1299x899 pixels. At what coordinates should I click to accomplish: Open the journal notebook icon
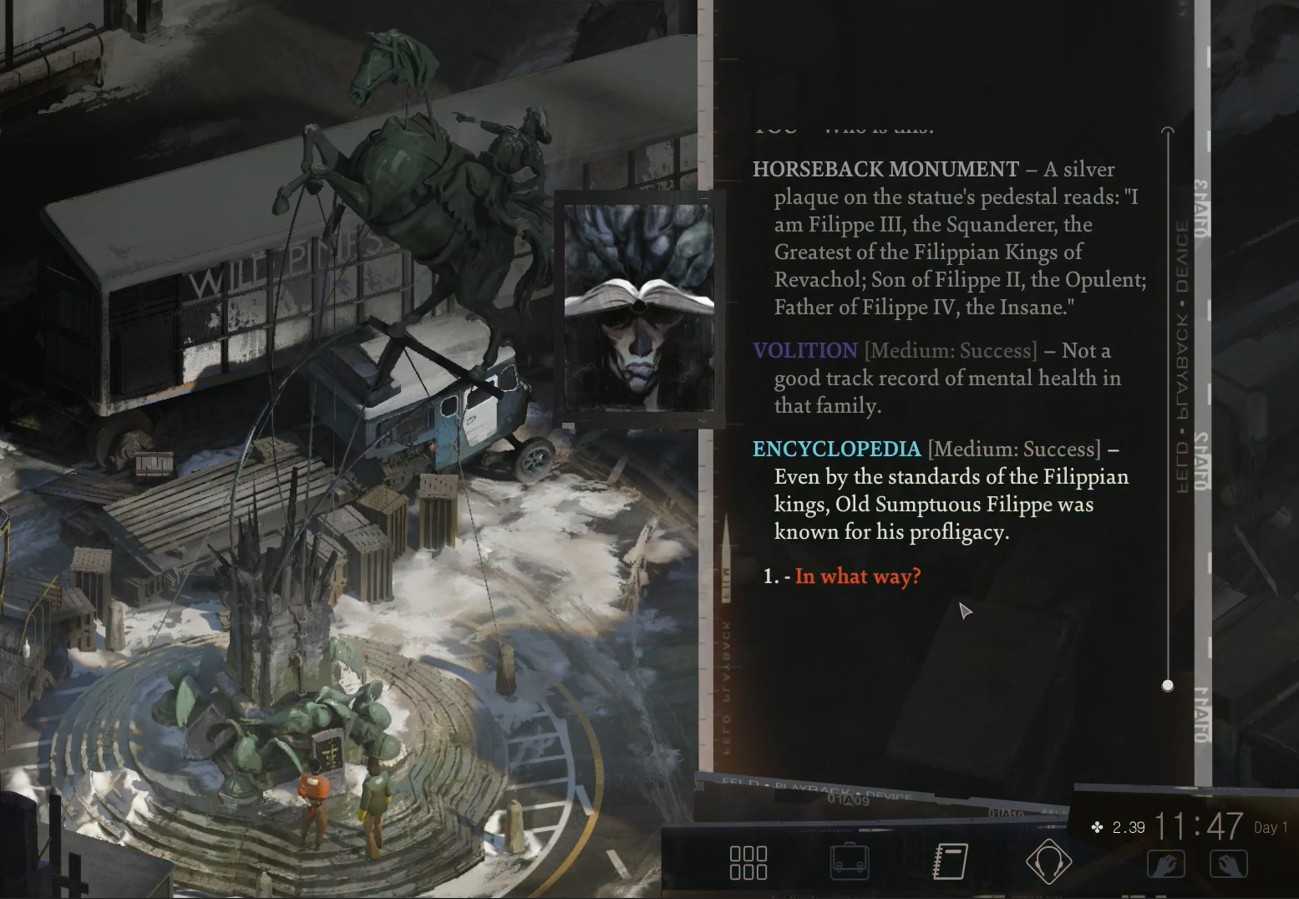pos(949,862)
